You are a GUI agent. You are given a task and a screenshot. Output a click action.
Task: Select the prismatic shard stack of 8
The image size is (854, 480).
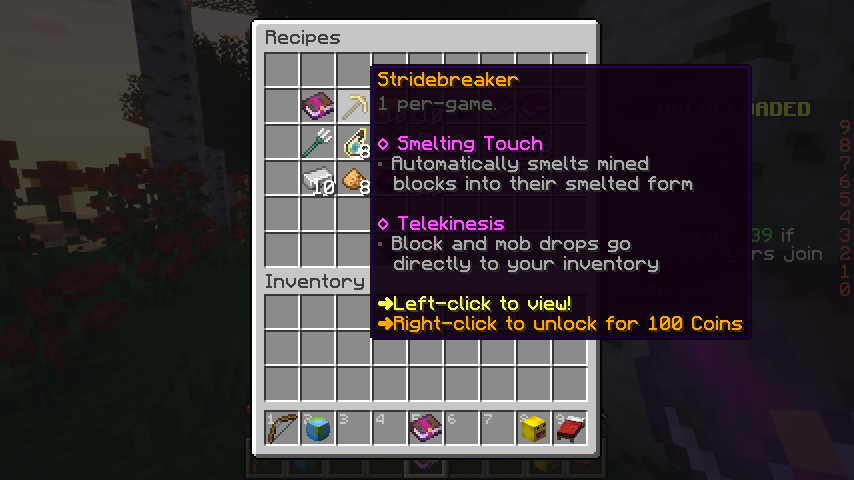(x=354, y=143)
